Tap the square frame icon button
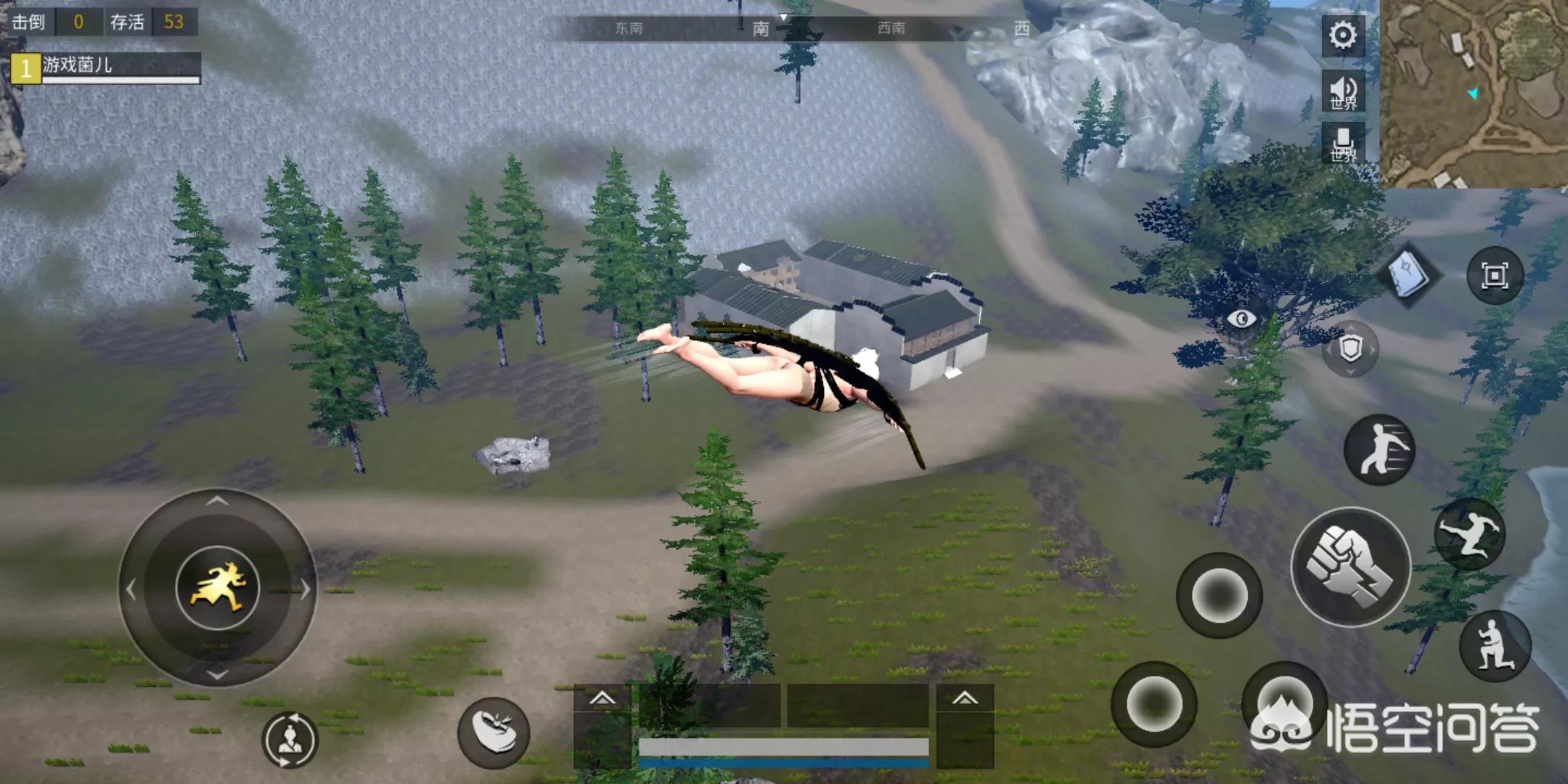This screenshot has height=784, width=1568. click(1494, 276)
